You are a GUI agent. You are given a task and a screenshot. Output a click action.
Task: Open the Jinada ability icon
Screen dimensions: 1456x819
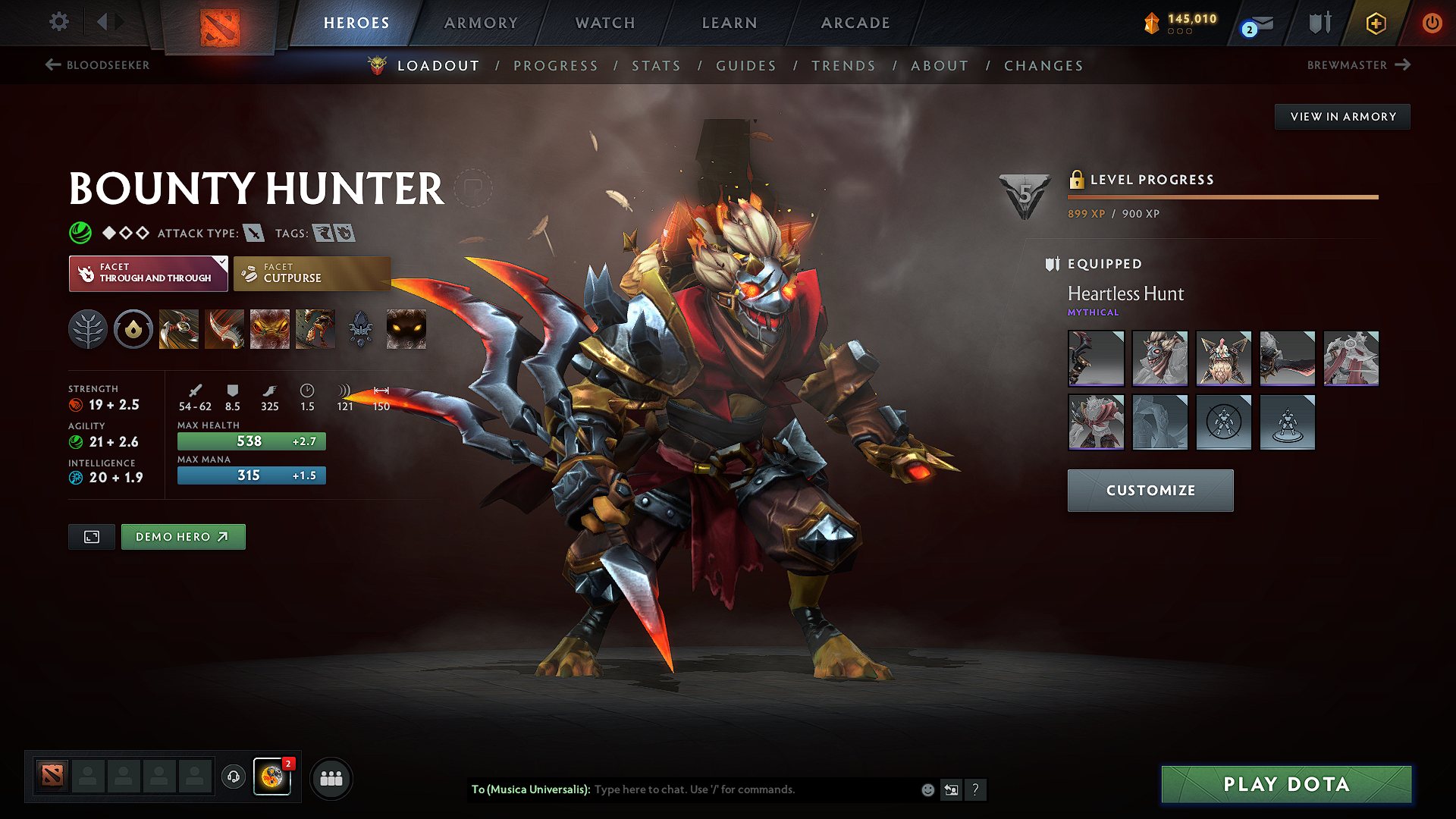224,328
